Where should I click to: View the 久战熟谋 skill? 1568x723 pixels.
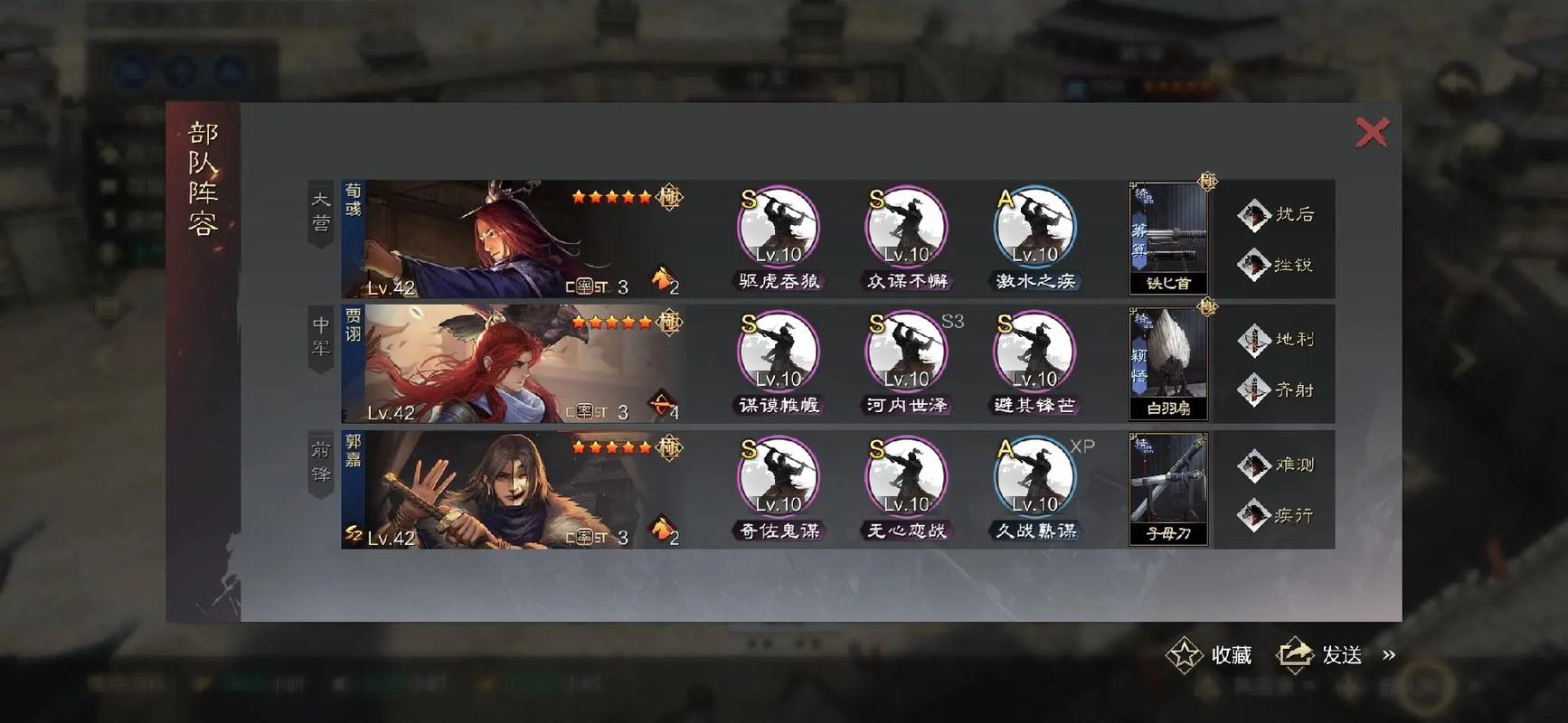1034,478
